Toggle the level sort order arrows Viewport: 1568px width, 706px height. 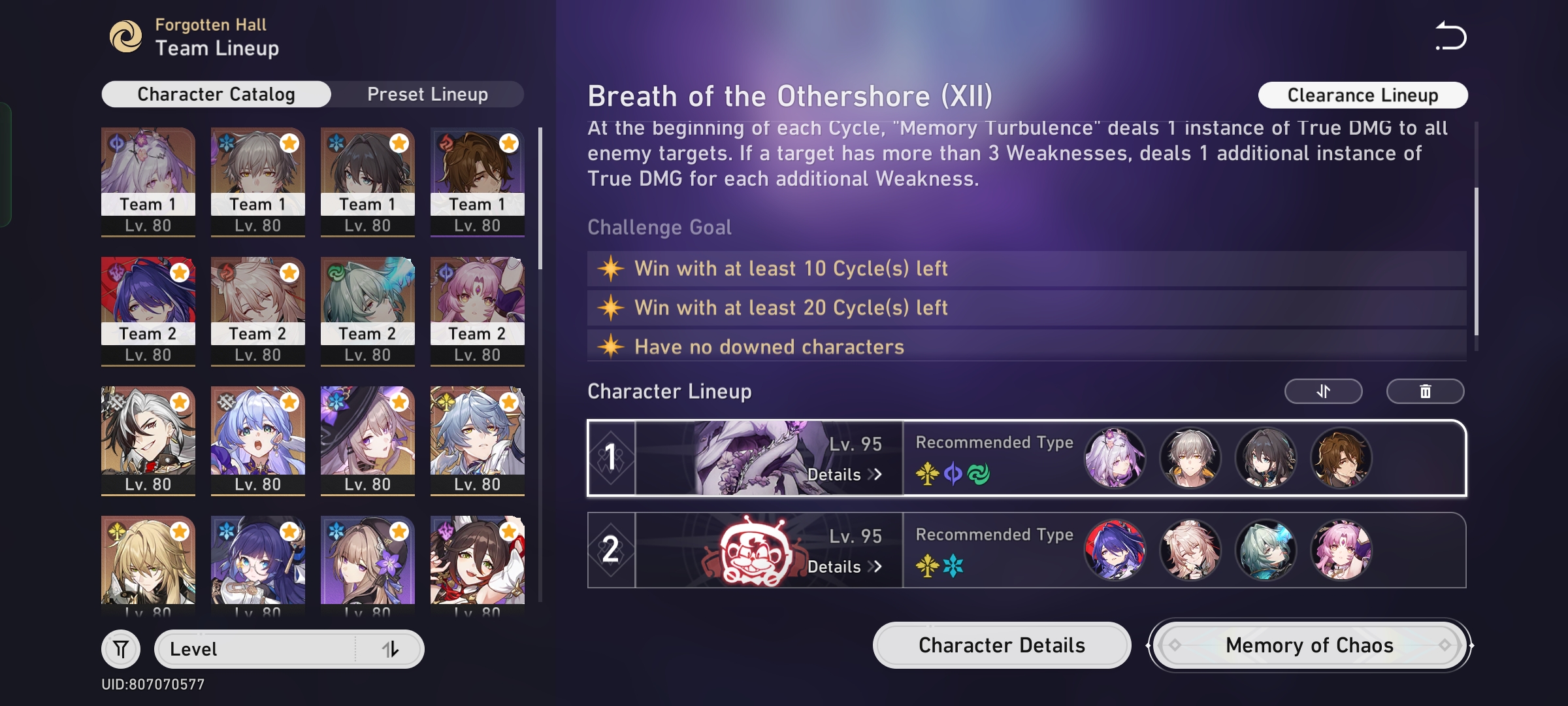(x=390, y=648)
